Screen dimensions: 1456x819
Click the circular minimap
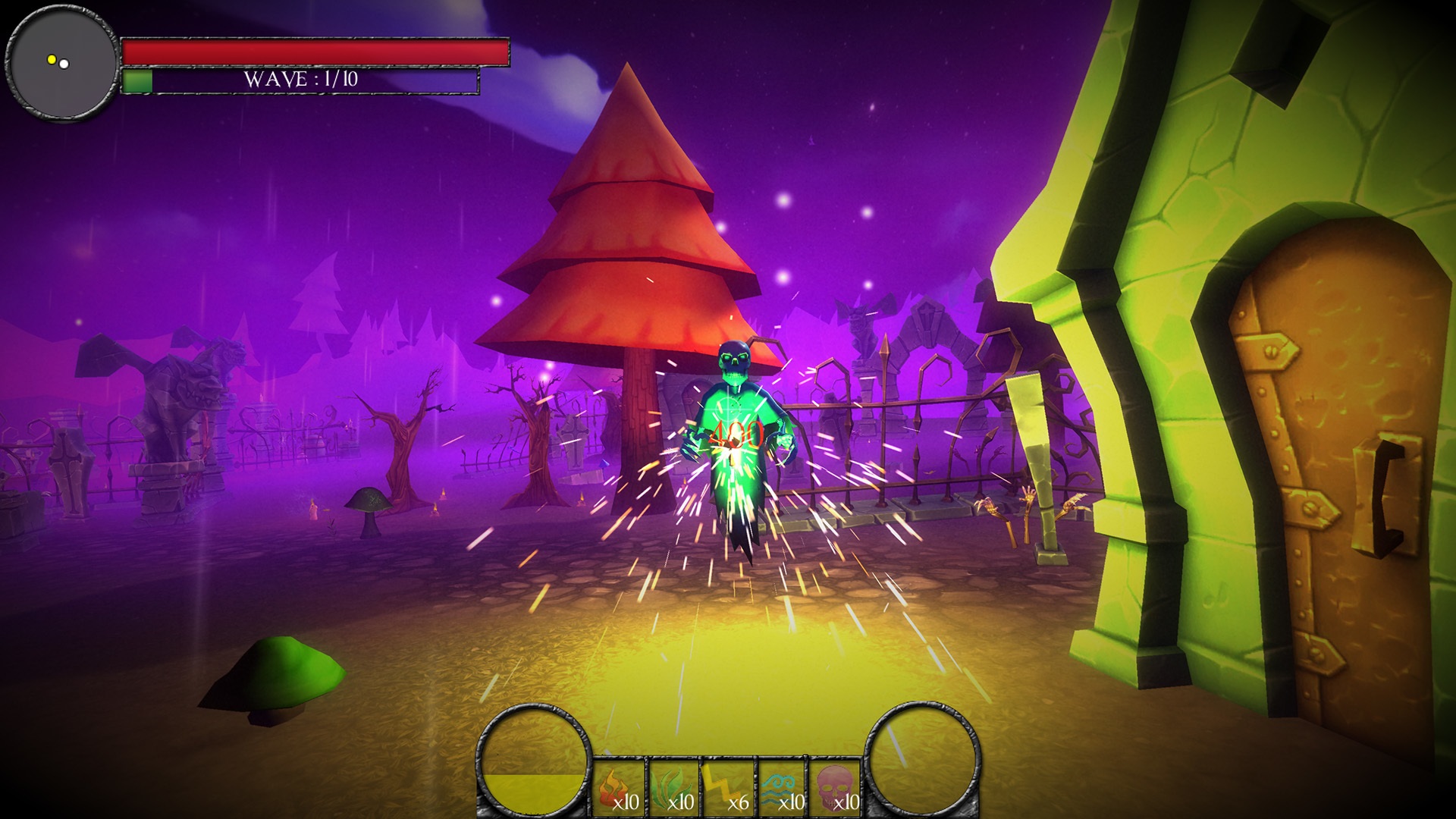tap(62, 62)
